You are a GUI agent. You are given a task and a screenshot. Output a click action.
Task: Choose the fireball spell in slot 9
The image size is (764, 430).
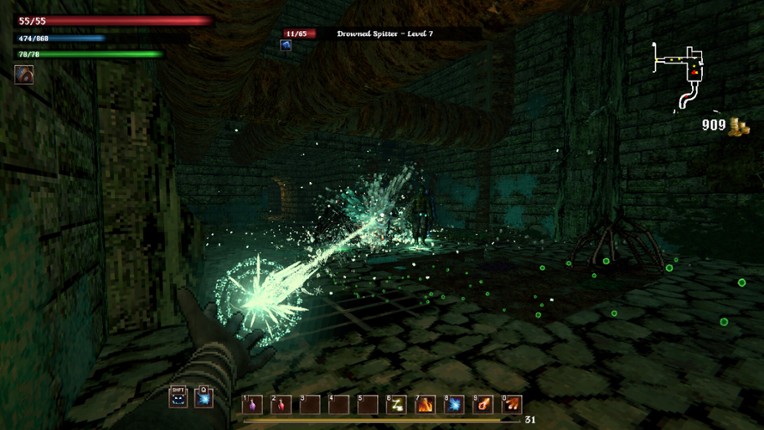coord(484,404)
